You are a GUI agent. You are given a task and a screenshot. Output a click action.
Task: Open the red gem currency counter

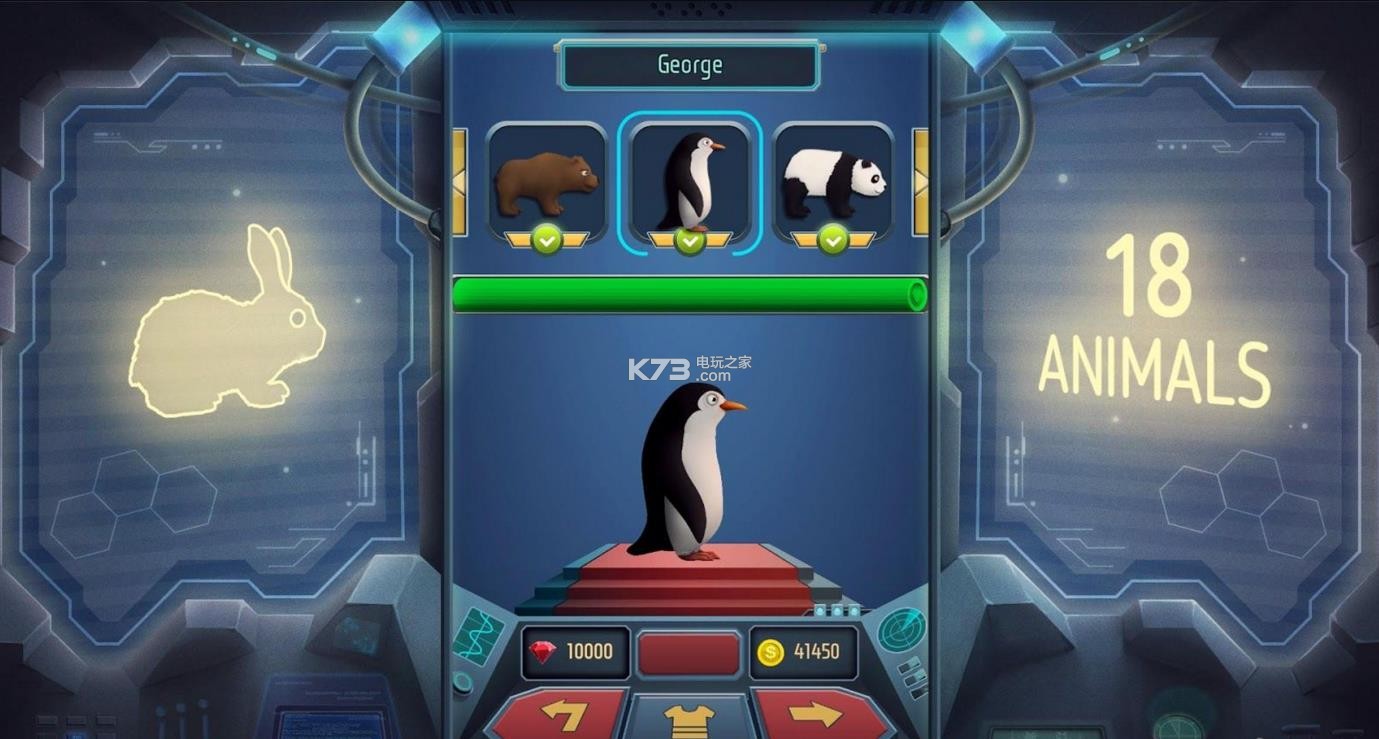577,652
